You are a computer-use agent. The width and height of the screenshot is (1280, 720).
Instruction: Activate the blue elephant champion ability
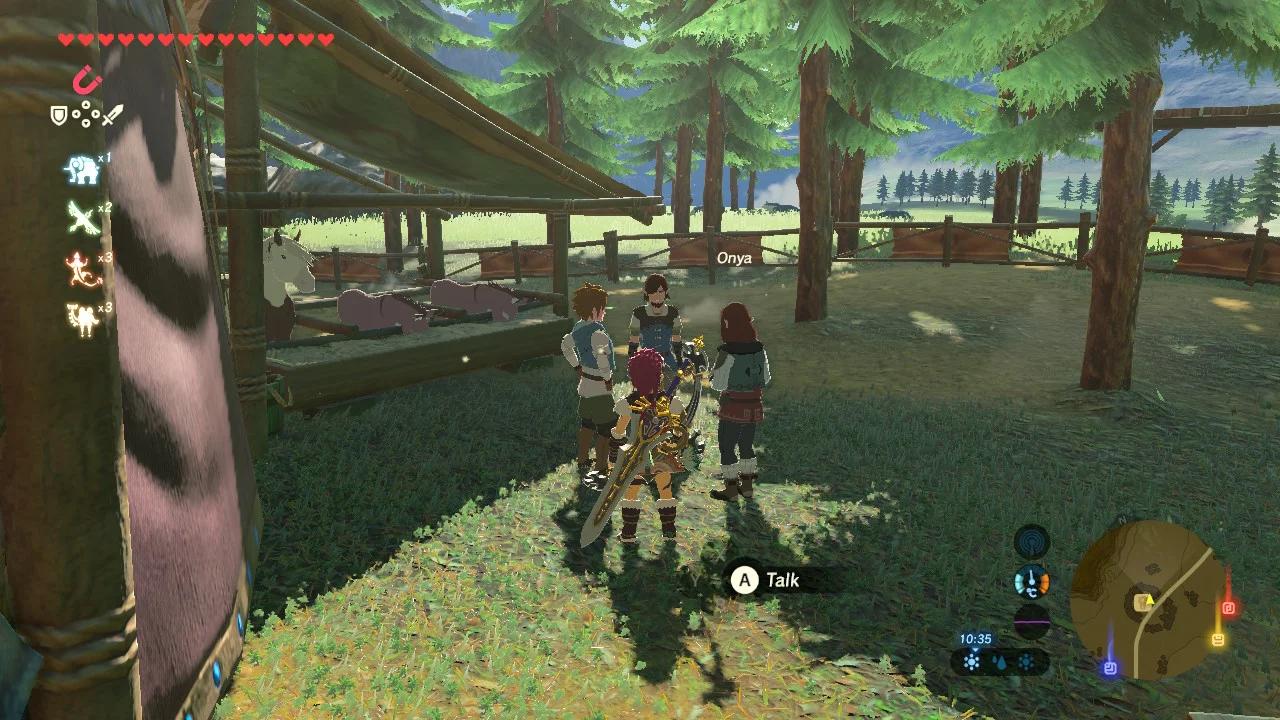coord(82,171)
